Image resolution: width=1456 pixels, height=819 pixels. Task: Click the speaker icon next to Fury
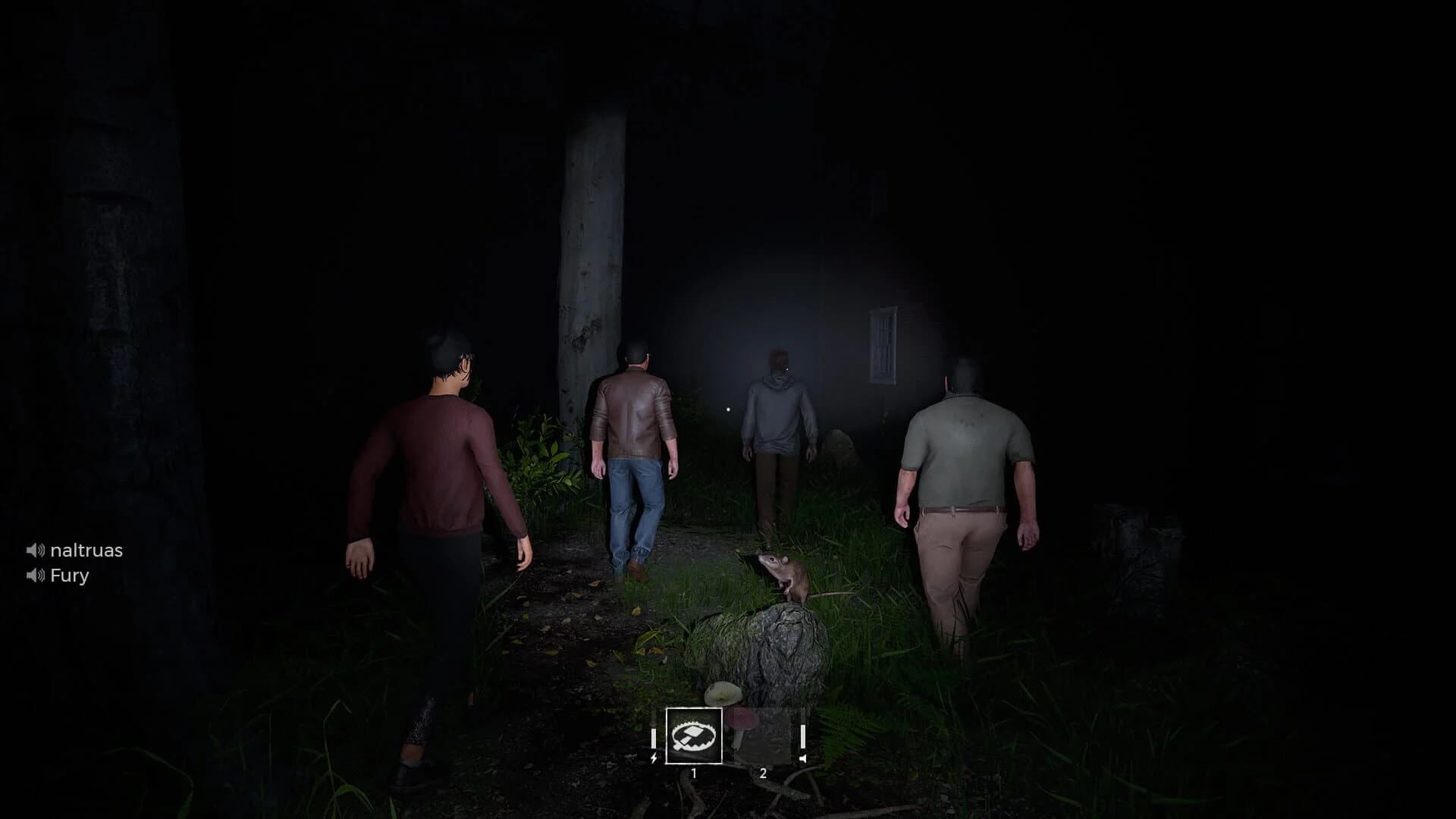(x=35, y=576)
